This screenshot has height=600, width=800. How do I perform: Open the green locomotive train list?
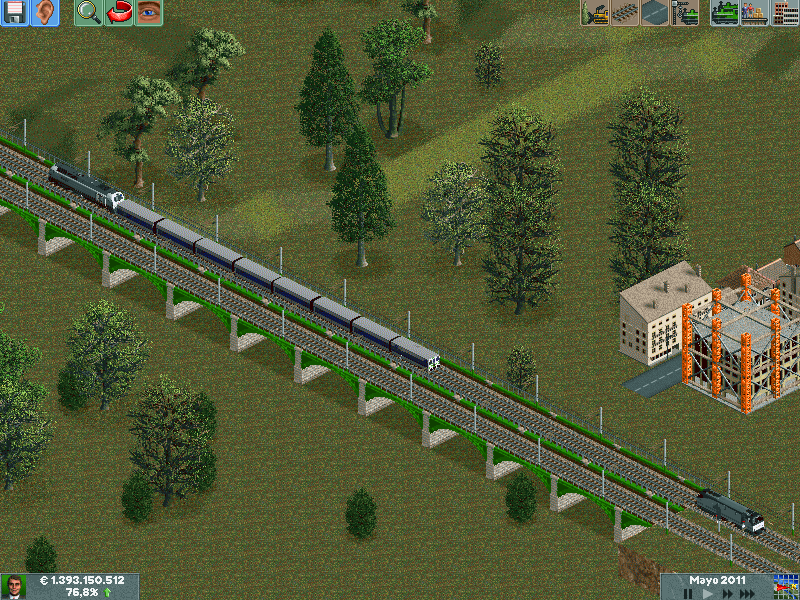coord(725,13)
